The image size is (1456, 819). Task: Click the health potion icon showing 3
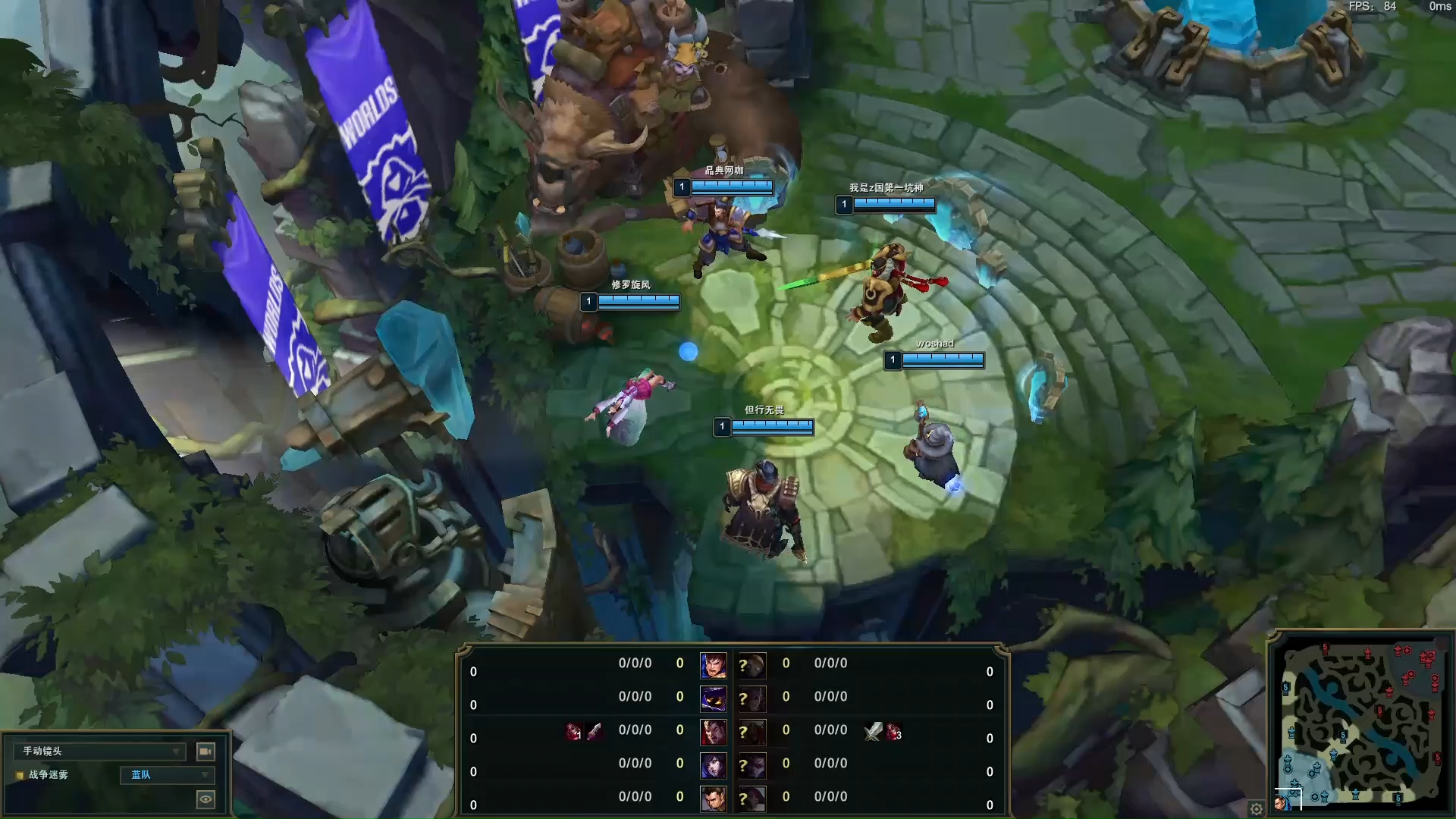click(894, 731)
